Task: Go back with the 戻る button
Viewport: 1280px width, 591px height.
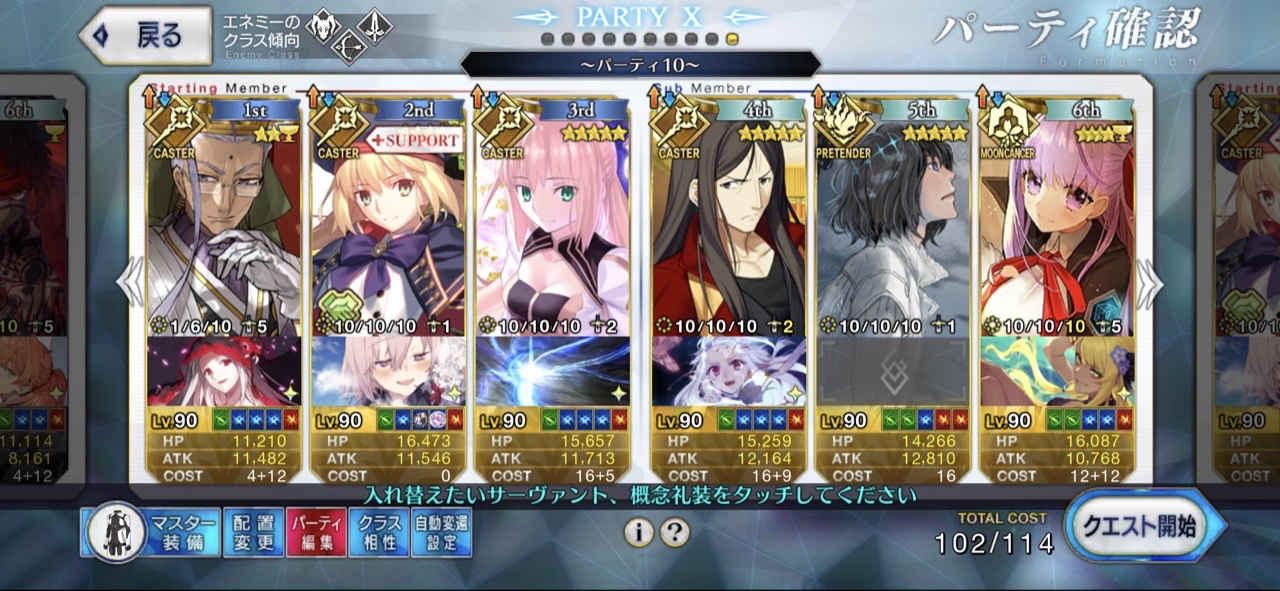Action: [x=146, y=36]
